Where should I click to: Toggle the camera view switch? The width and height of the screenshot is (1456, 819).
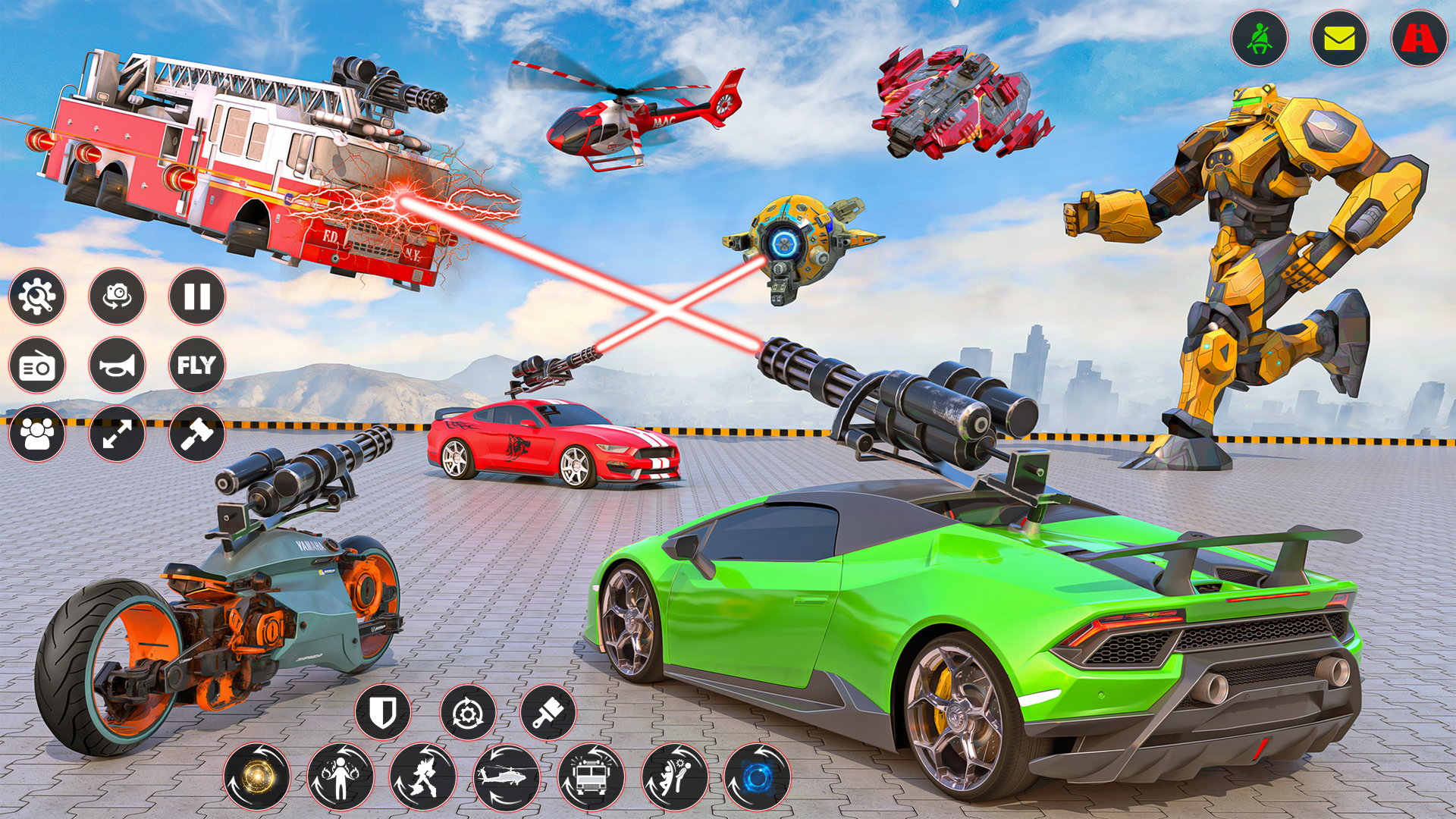click(x=117, y=297)
